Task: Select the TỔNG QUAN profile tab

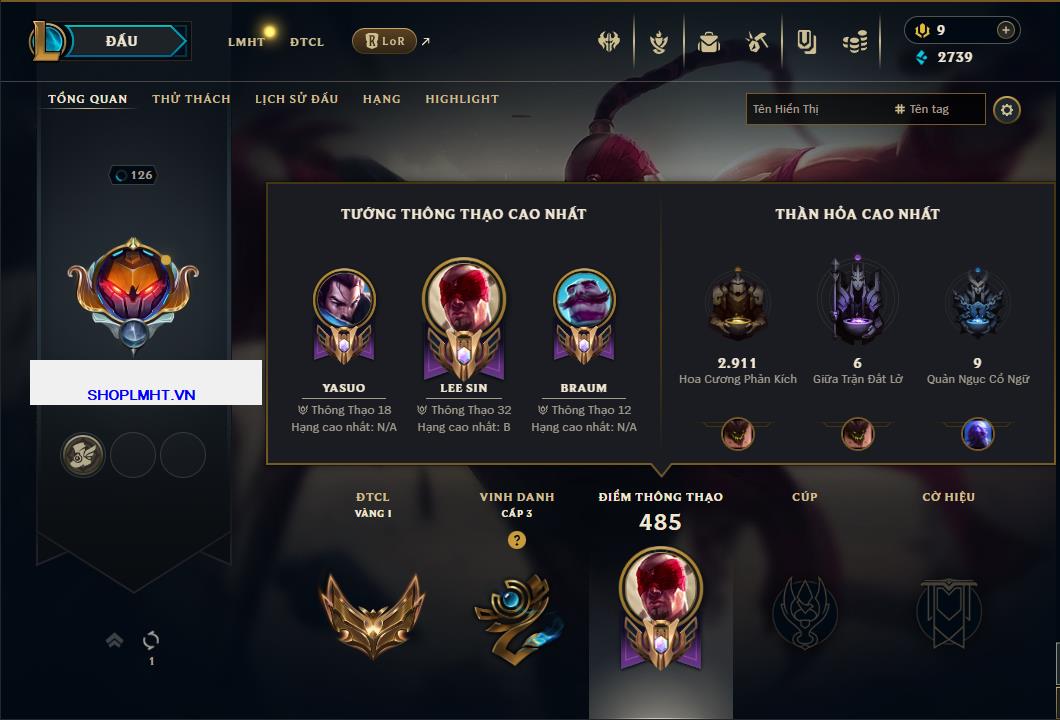Action: pyautogui.click(x=88, y=99)
